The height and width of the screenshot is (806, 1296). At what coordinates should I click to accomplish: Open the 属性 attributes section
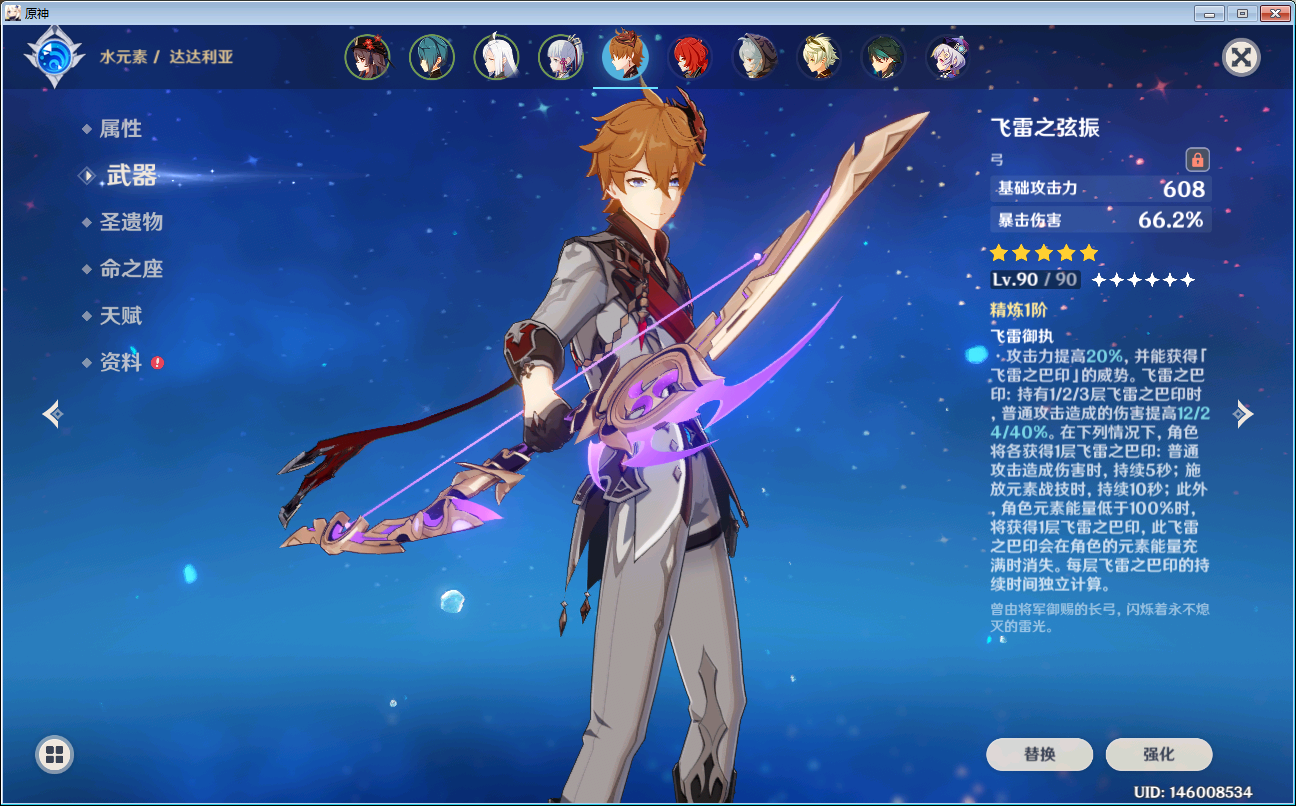[120, 129]
